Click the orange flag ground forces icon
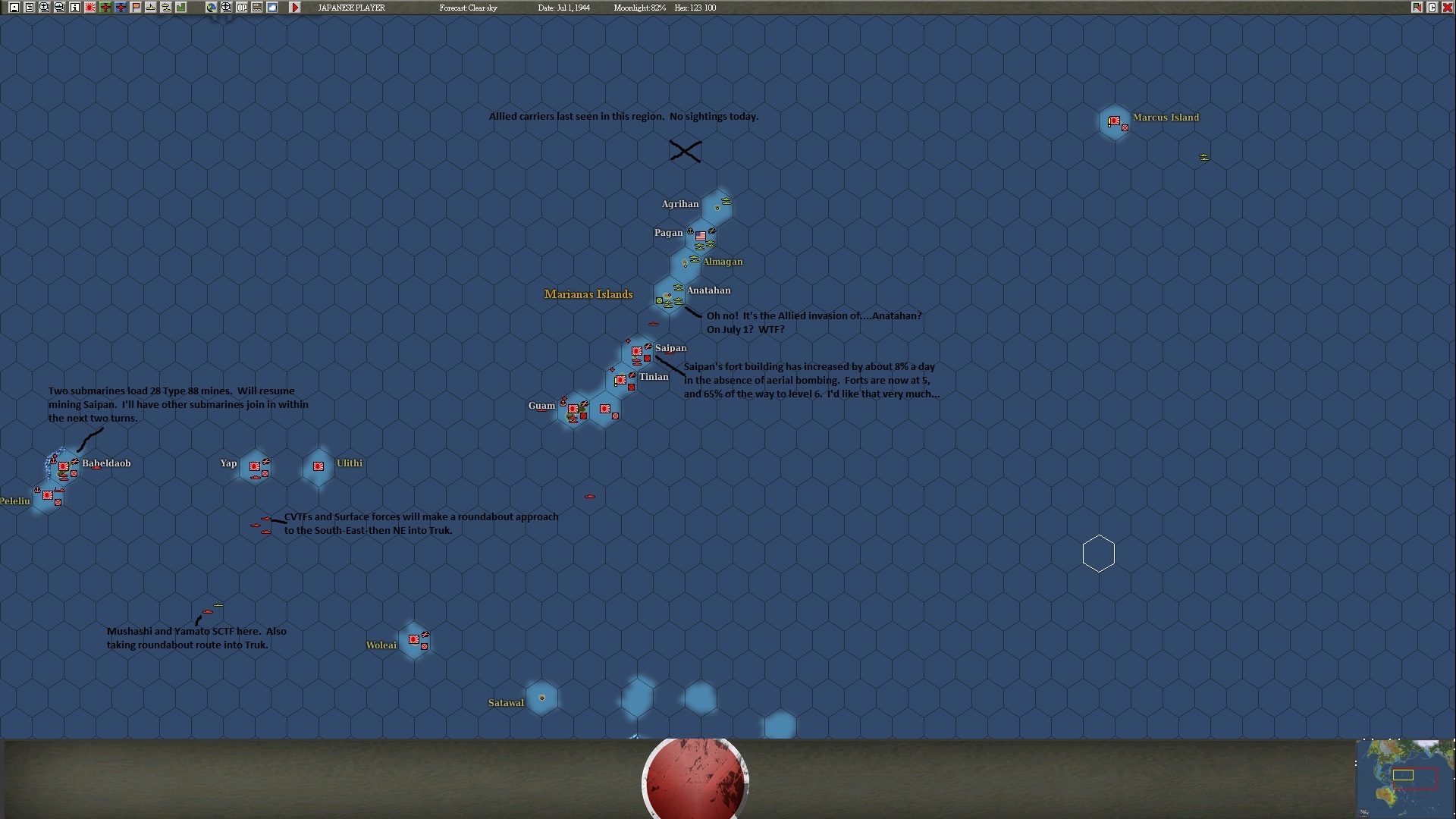This screenshot has width=1456, height=819. [135, 8]
